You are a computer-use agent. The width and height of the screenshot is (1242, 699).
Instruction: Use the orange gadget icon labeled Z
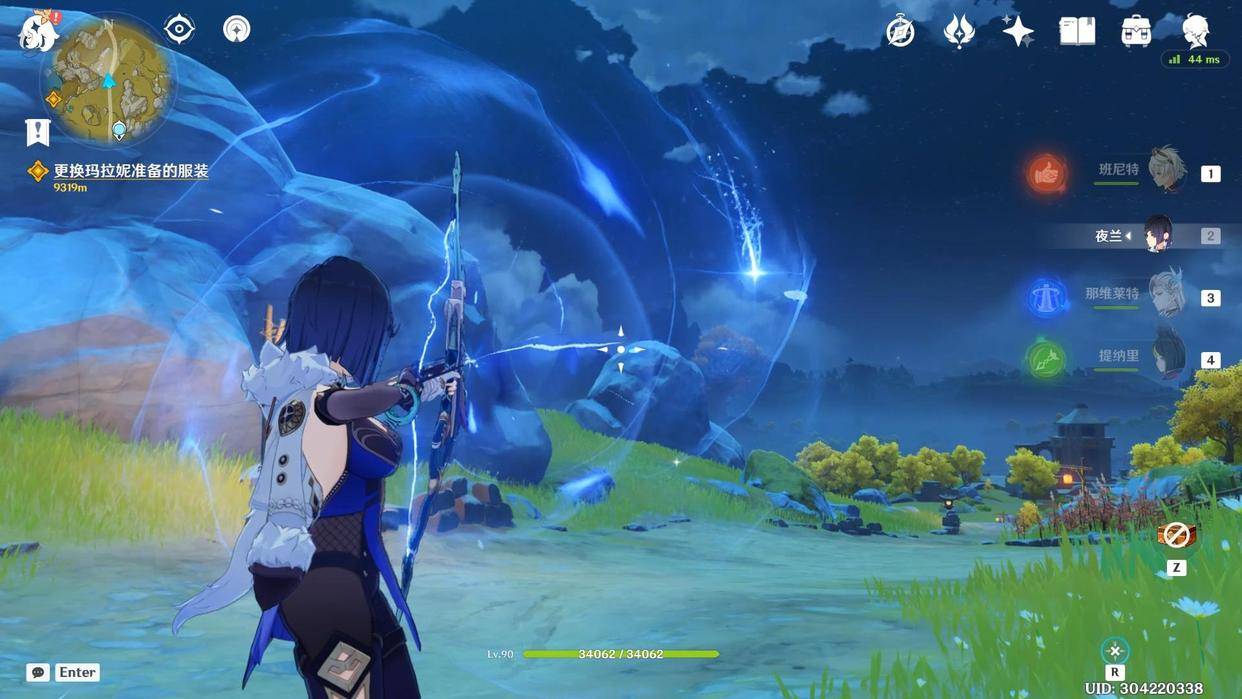point(1176,537)
